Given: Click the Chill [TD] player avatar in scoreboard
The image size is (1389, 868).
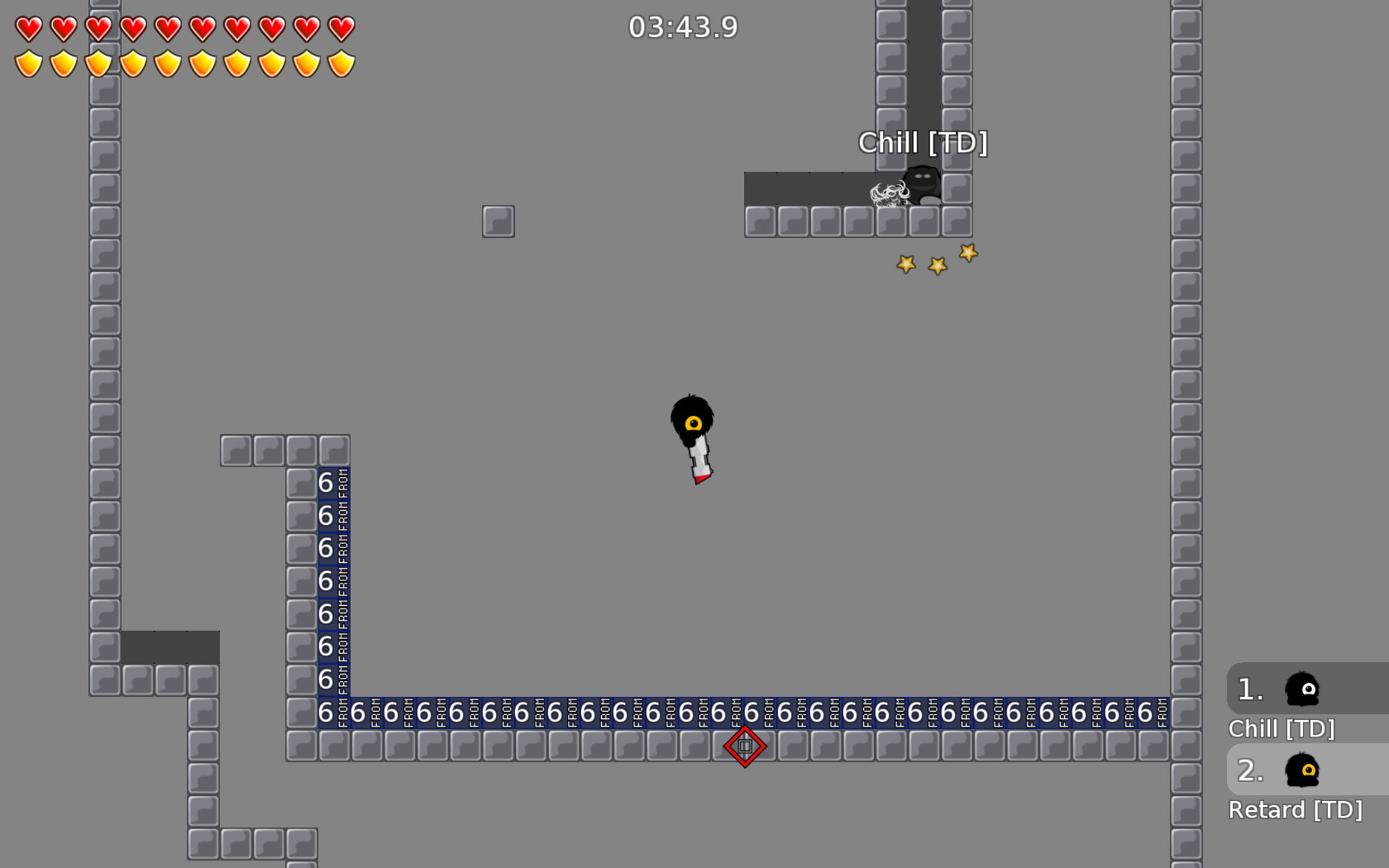Looking at the screenshot, I should pos(1301,690).
